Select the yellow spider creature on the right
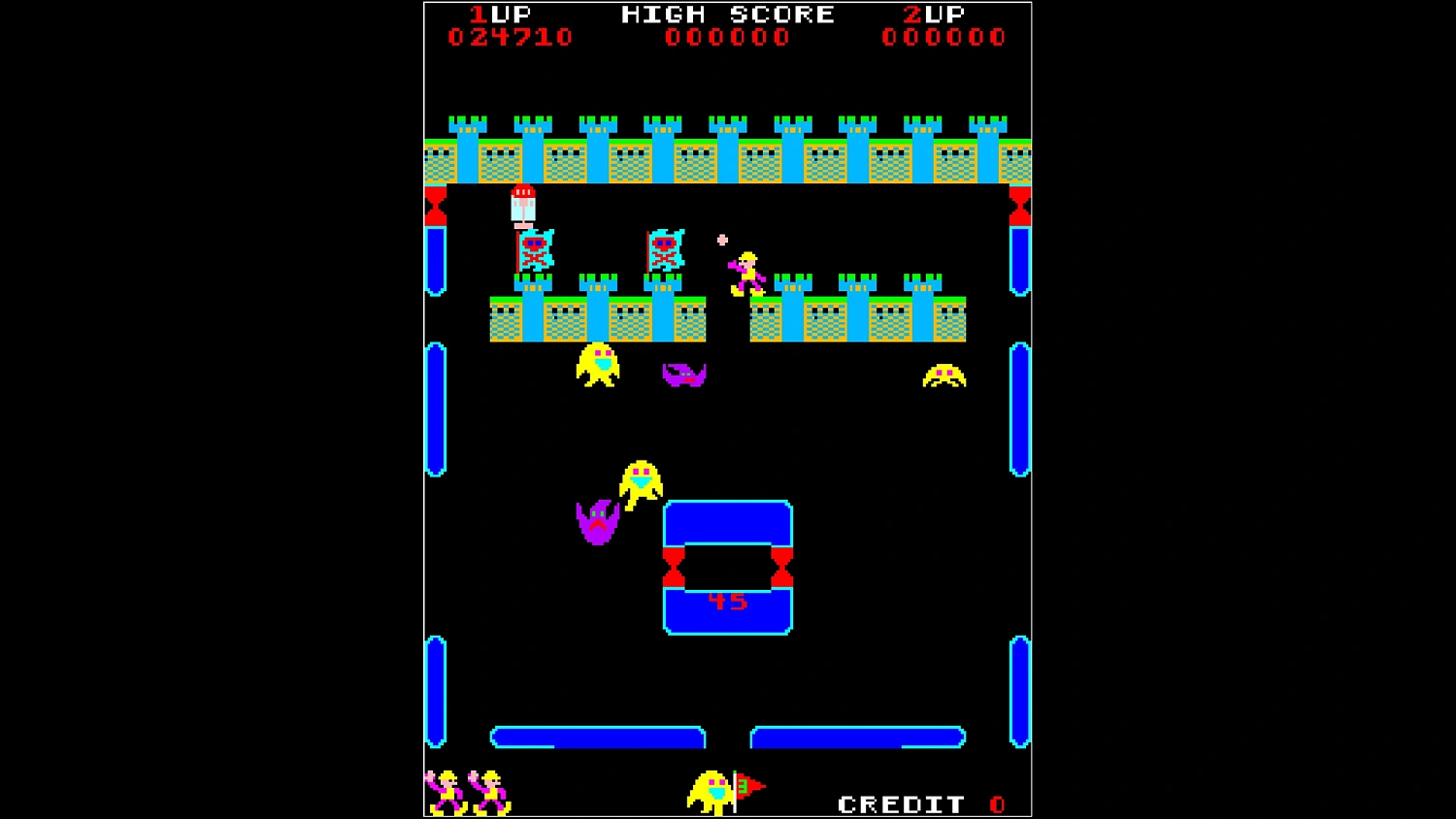Screen dimensions: 1456x819 click(942, 376)
